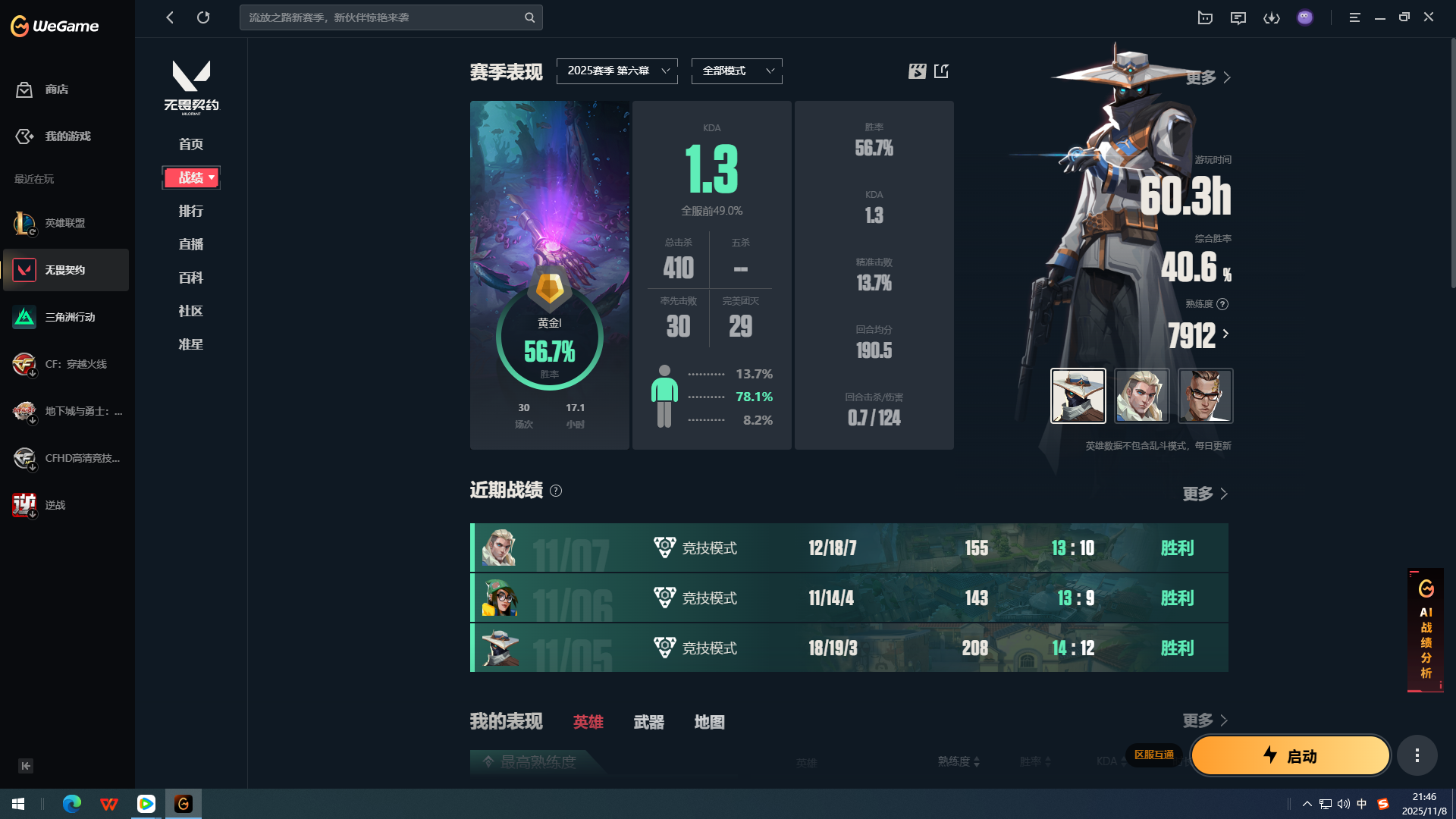Open the 2025赛季 第六幕 season dropdown

click(617, 71)
